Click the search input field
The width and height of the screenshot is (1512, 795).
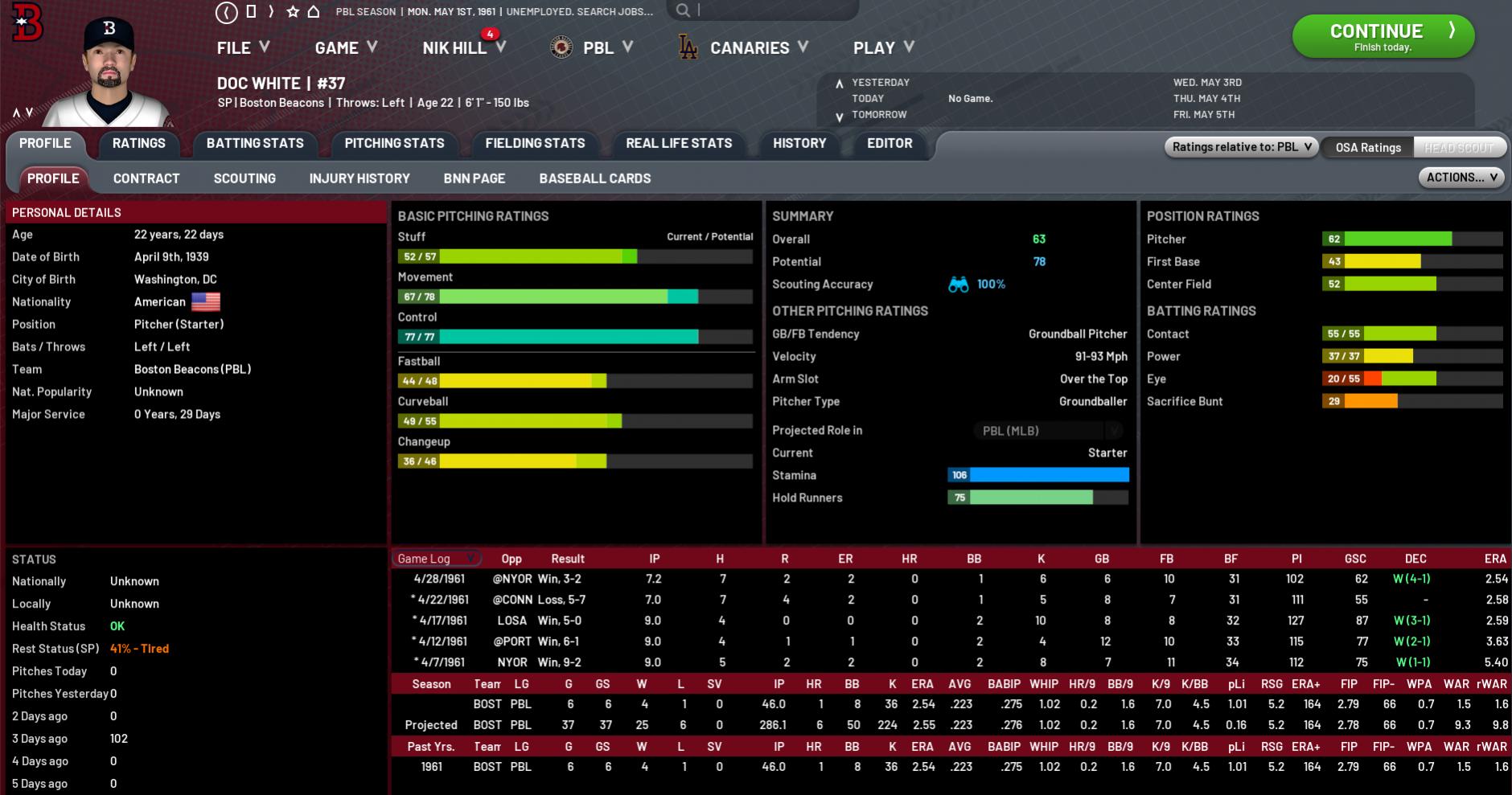coord(772,10)
